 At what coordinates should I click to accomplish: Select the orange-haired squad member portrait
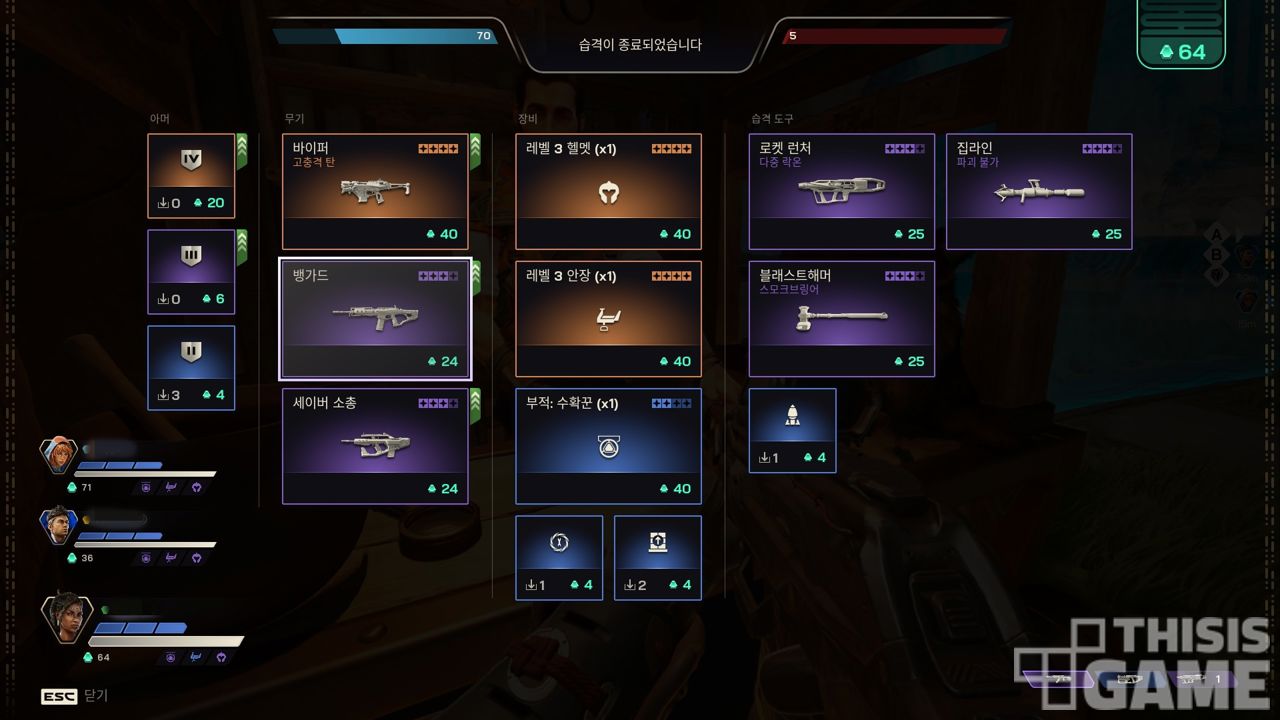pyautogui.click(x=59, y=456)
